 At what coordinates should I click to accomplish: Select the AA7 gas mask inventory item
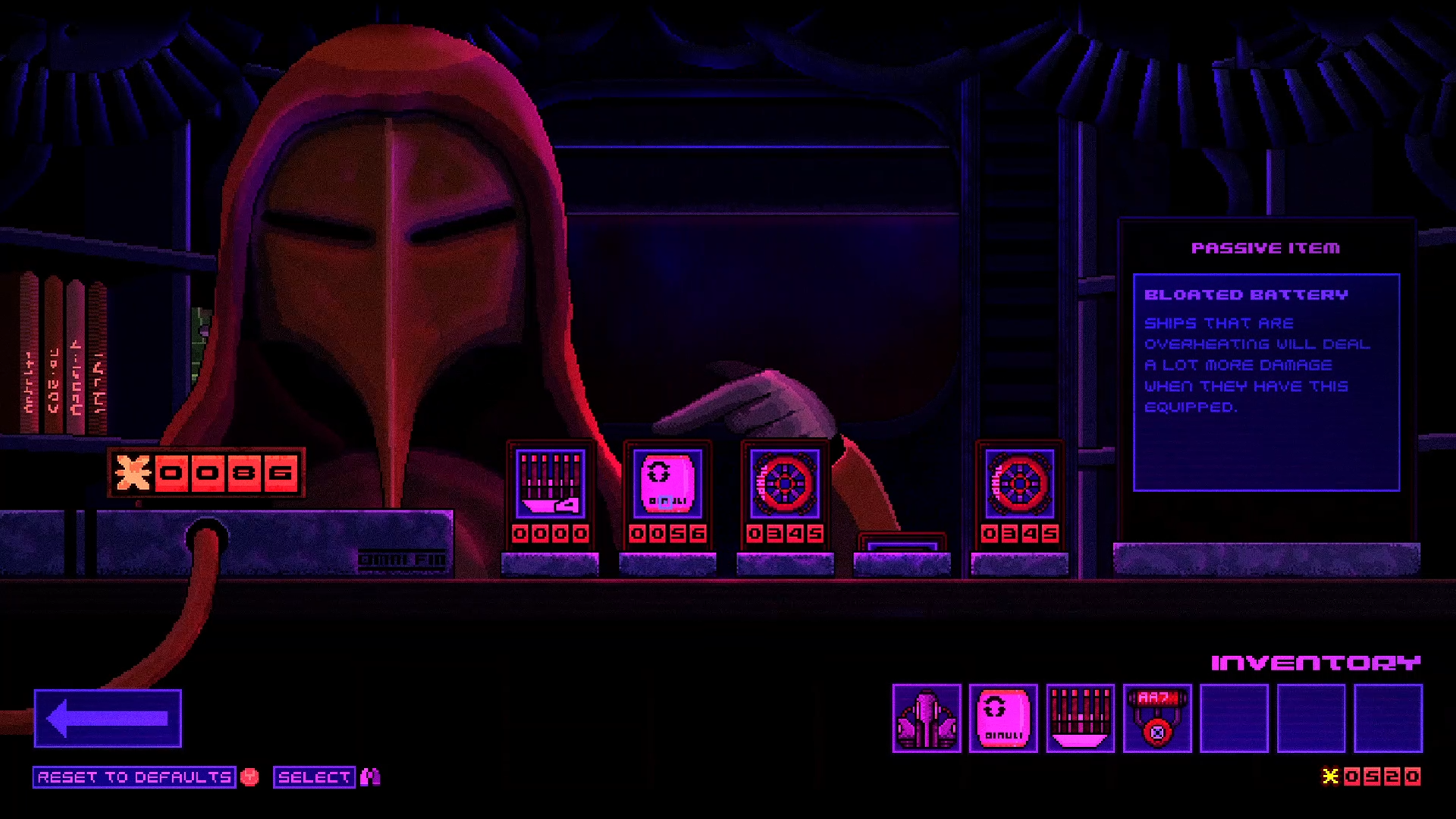coord(1156,718)
